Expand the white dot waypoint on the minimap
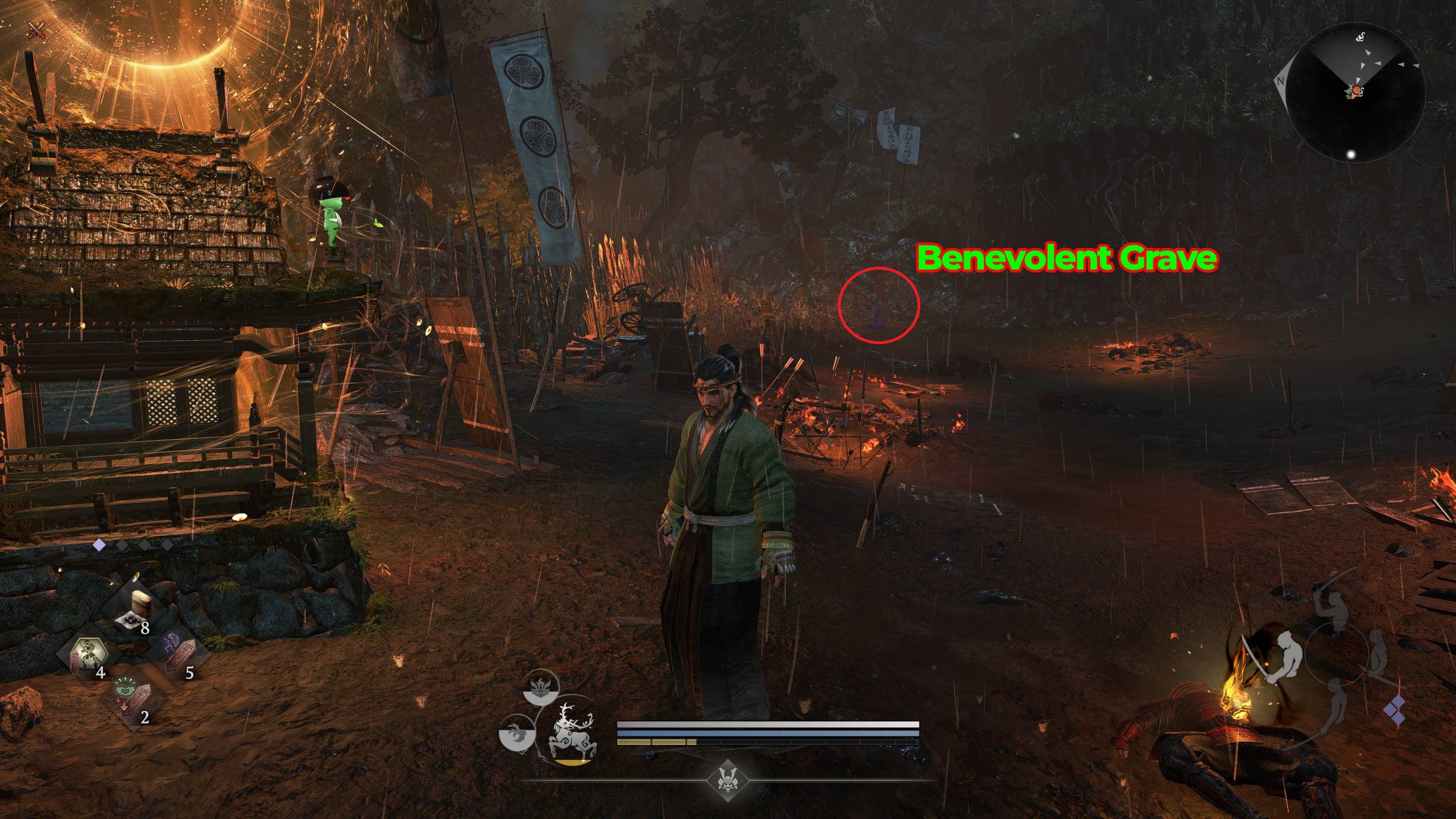This screenshot has width=1456, height=819. 1351,154
